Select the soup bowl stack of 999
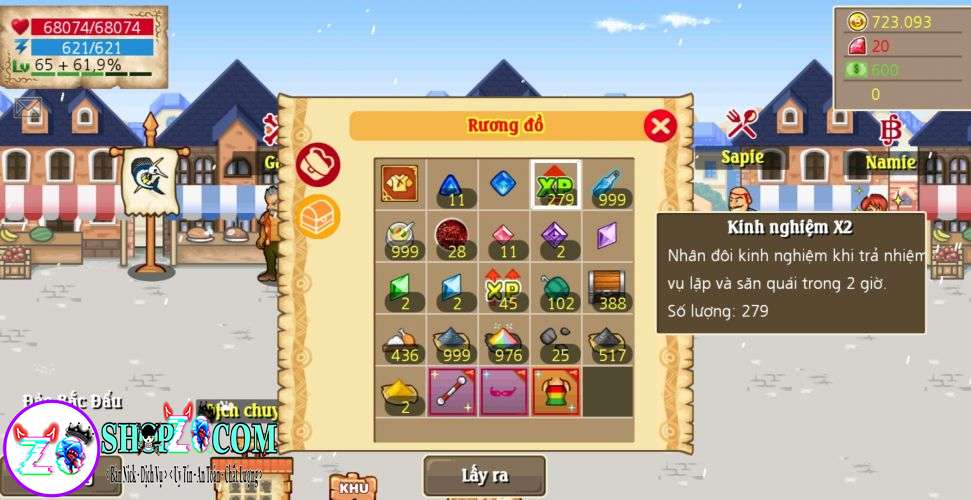This screenshot has width=971, height=500. [x=400, y=237]
